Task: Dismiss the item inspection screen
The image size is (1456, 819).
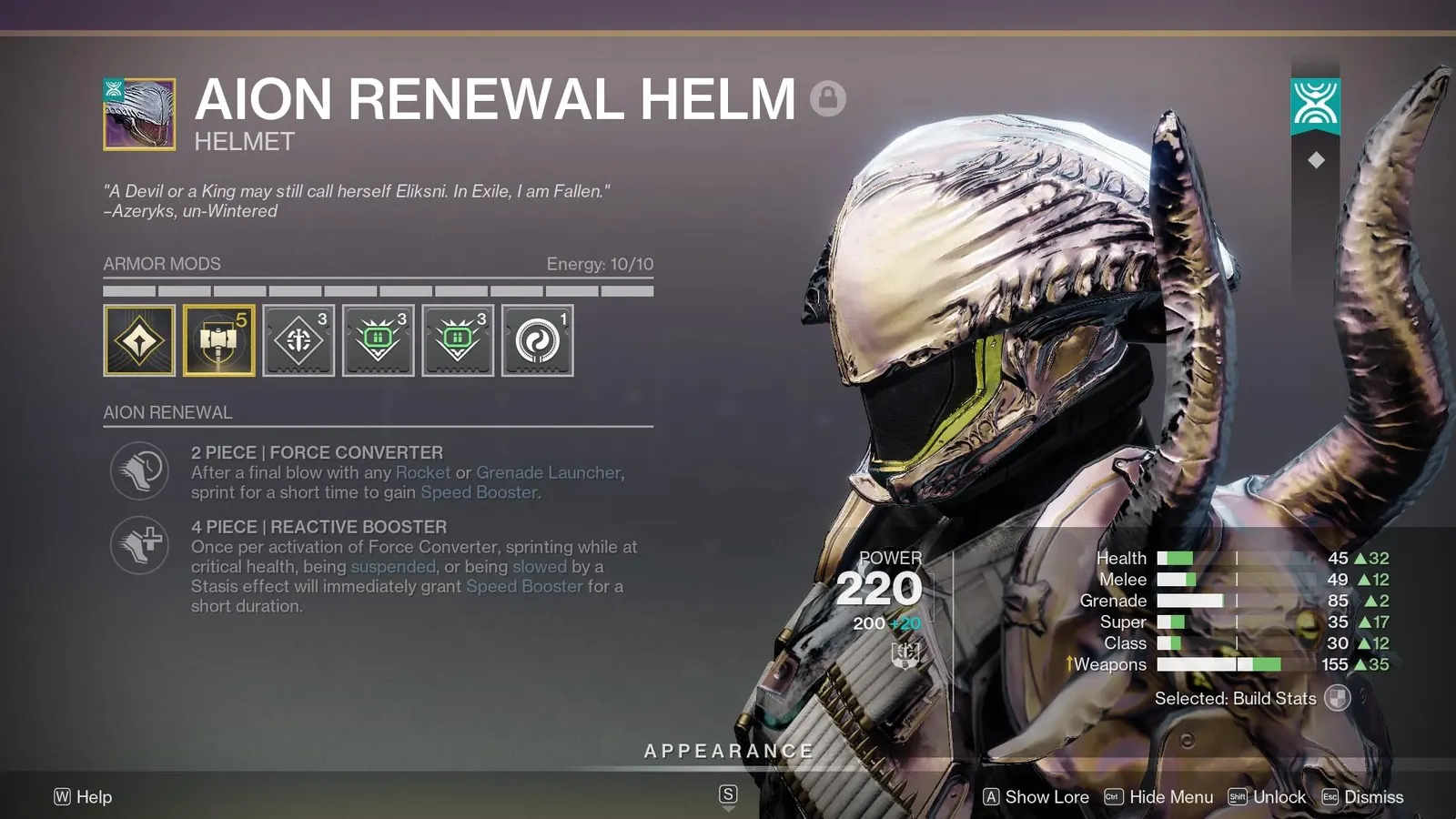Action: (x=1362, y=797)
